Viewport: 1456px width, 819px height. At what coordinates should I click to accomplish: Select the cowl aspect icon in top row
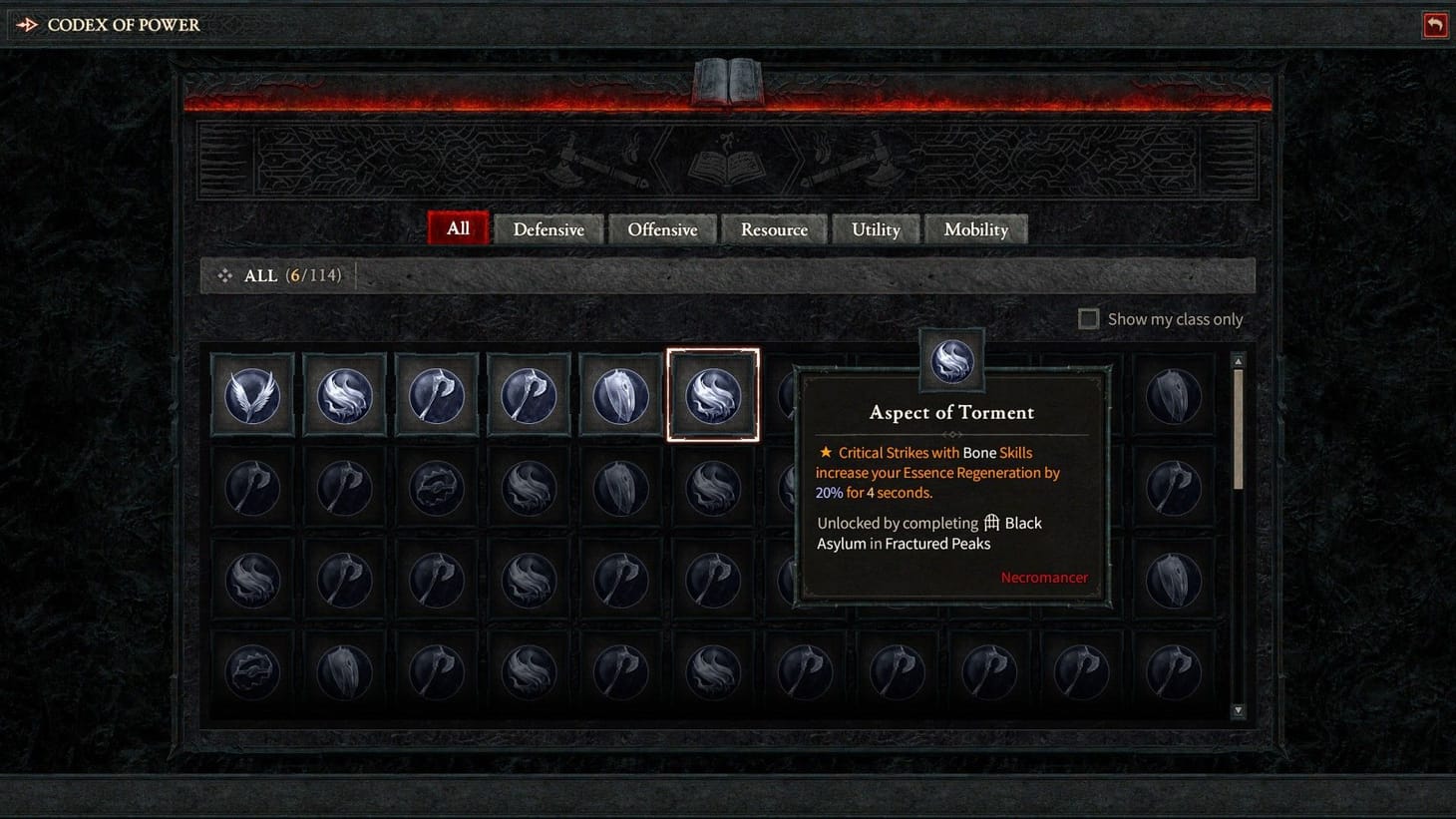(x=620, y=394)
